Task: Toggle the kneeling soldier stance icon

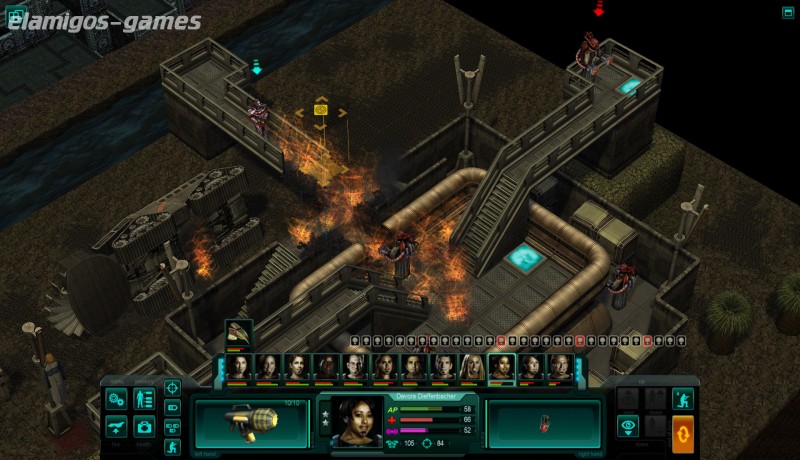Action: tap(172, 446)
